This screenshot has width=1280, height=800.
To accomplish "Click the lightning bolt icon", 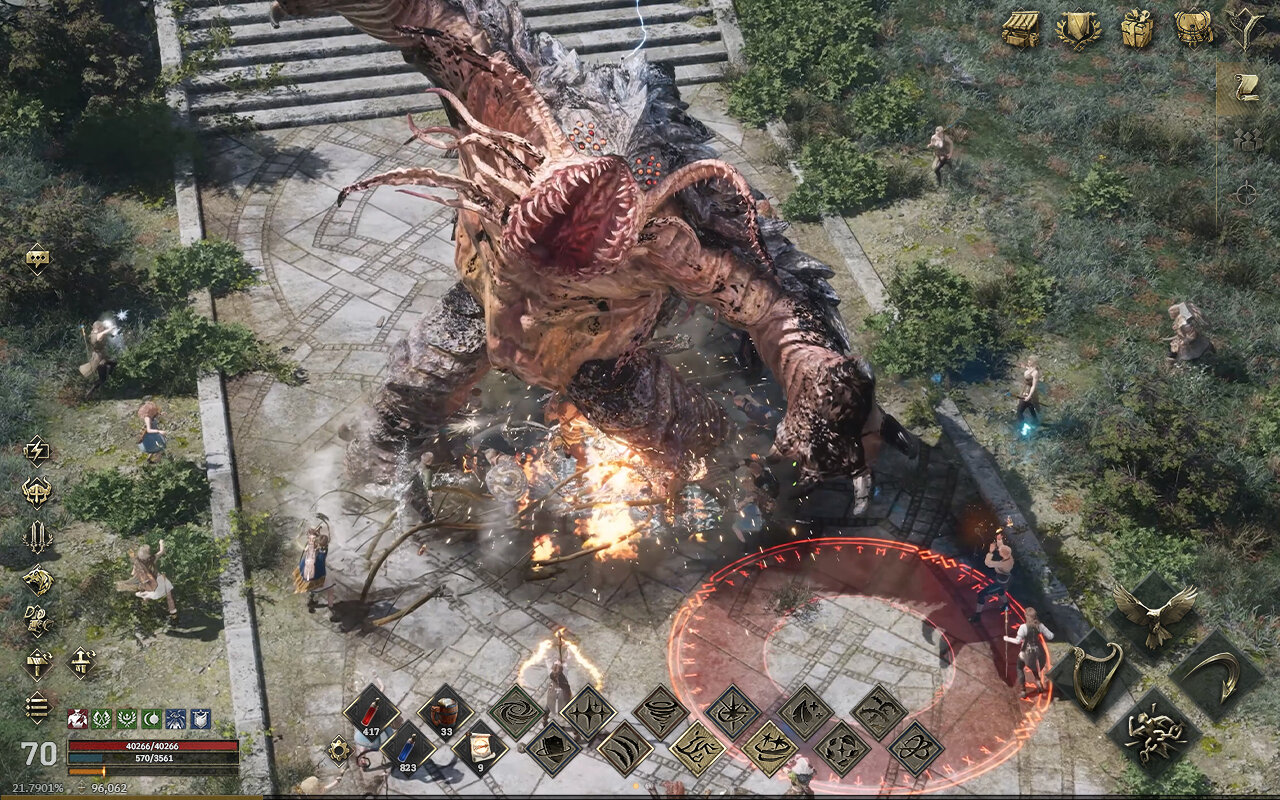I will click(x=37, y=450).
